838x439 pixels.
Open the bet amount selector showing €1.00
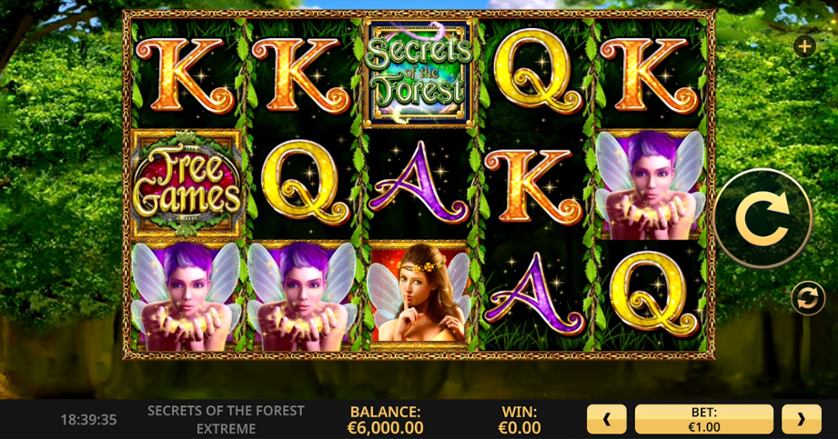(x=704, y=418)
